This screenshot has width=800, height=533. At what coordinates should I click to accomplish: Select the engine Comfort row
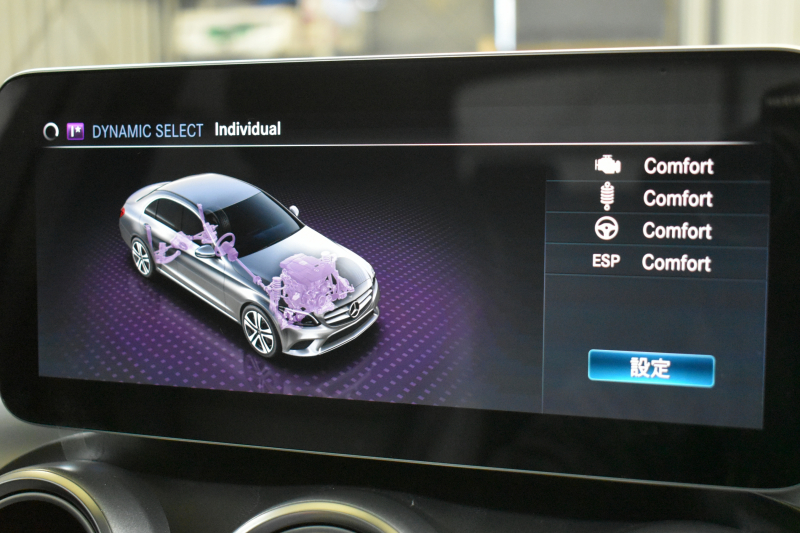coord(656,166)
